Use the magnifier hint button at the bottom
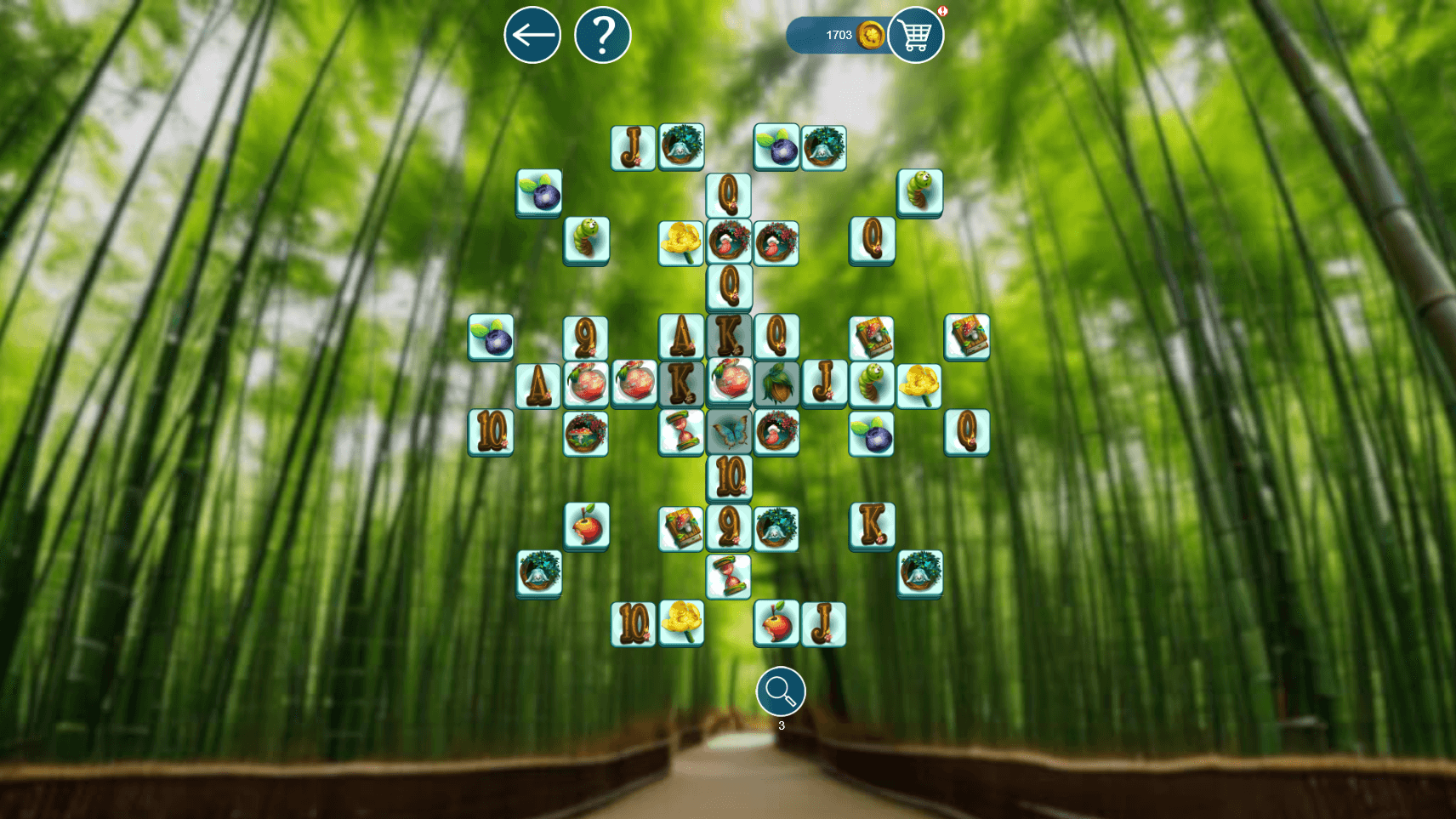 [x=779, y=691]
